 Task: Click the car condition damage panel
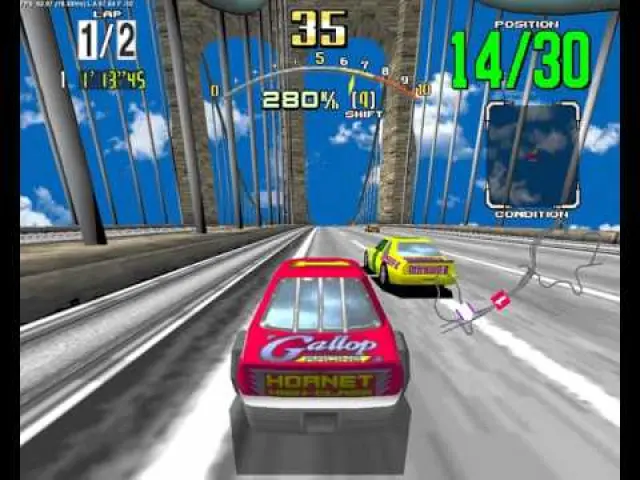point(532,154)
